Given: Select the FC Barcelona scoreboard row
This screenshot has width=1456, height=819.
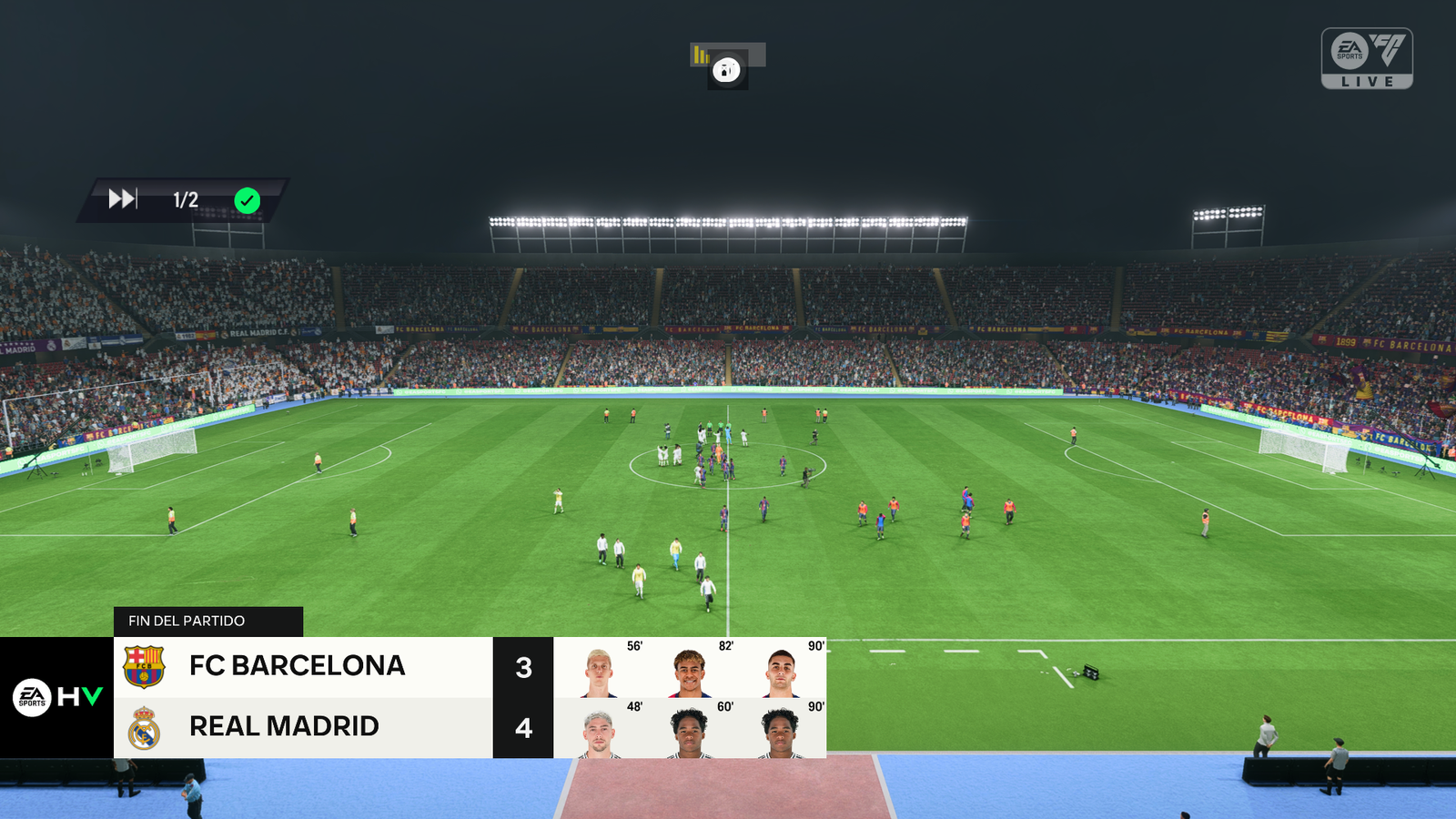Looking at the screenshot, I should pyautogui.click(x=302, y=667).
